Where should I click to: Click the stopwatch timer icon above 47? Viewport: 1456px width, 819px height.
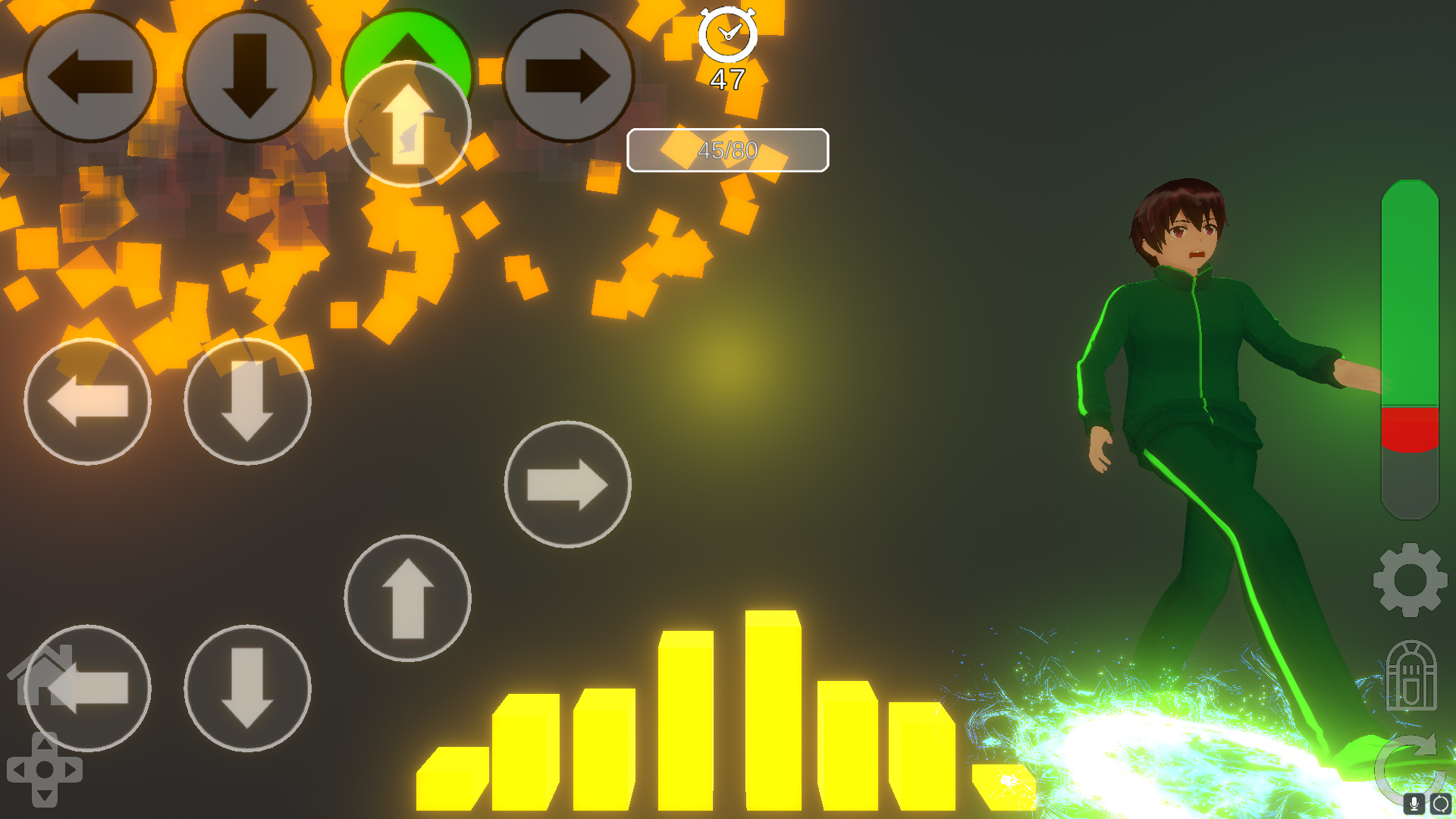728,34
